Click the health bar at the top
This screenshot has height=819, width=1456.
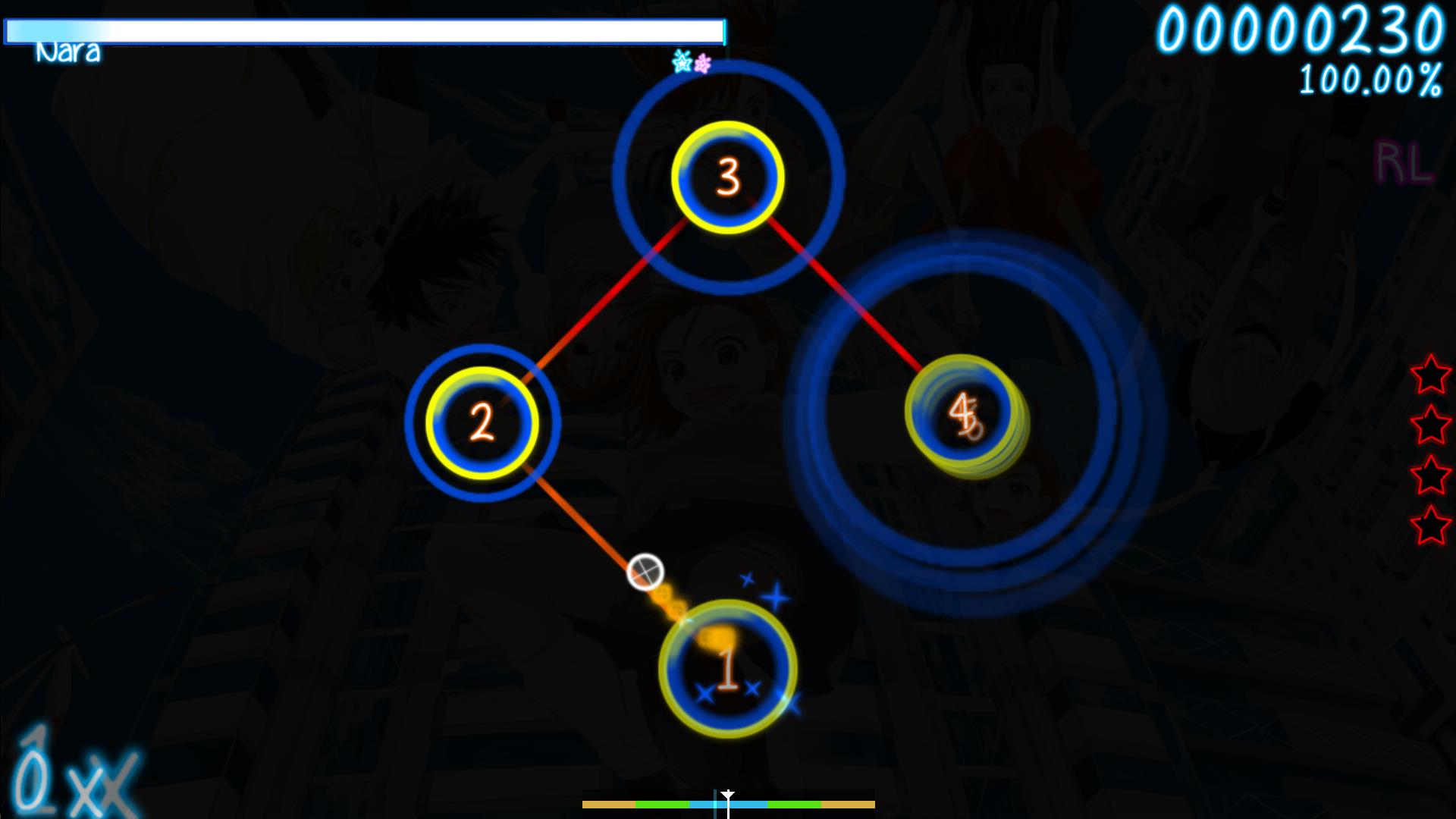coord(364,32)
